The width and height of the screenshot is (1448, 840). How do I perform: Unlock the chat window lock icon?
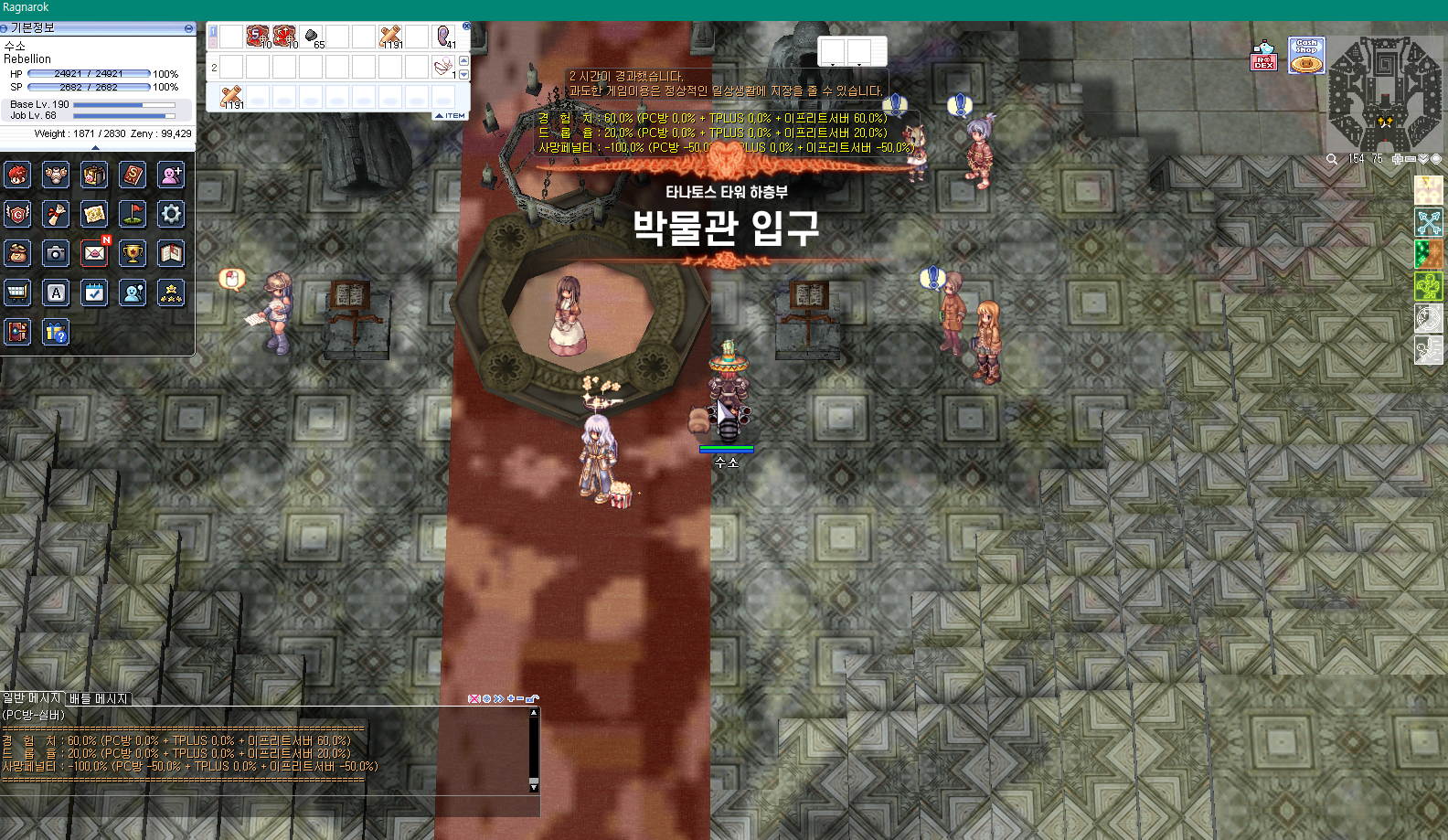click(532, 698)
